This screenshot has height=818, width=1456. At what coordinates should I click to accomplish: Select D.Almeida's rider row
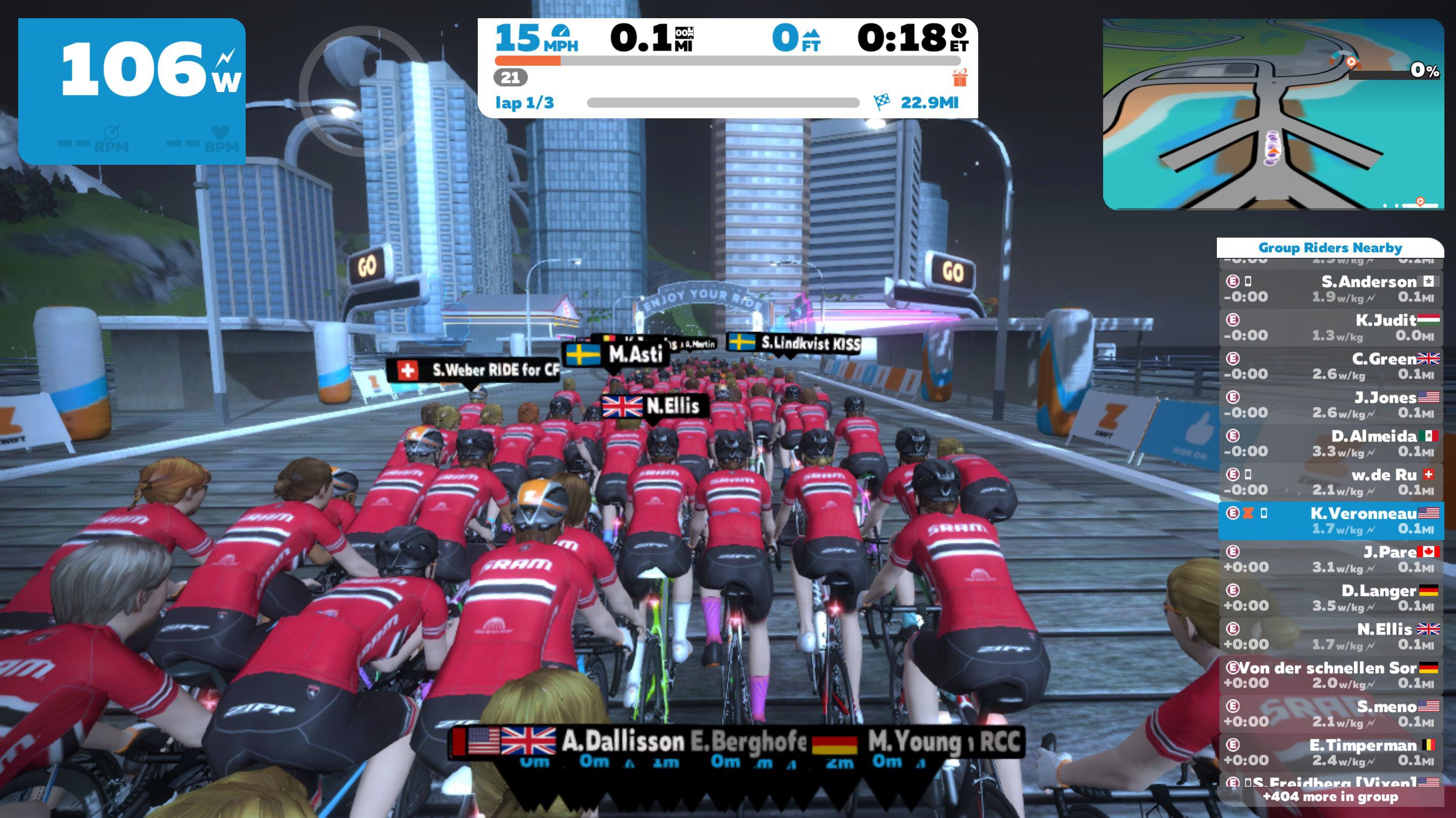pyautogui.click(x=1331, y=443)
